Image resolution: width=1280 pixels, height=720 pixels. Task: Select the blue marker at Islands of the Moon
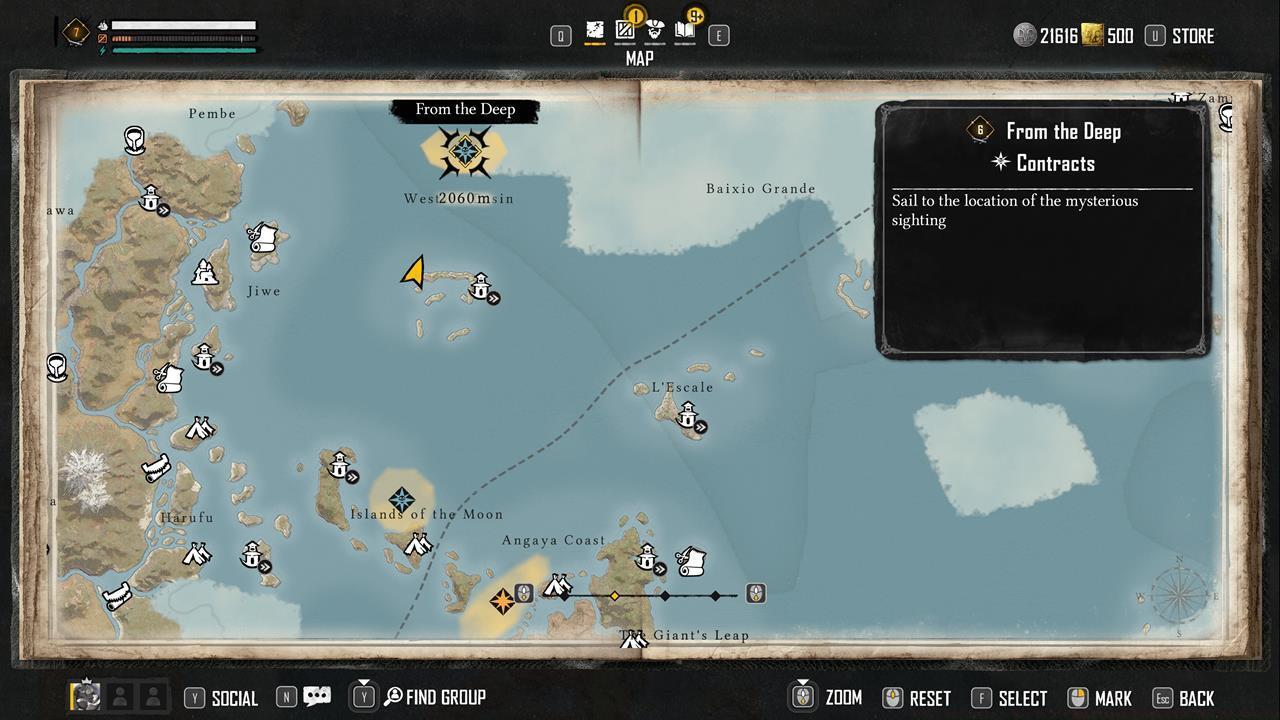point(401,495)
